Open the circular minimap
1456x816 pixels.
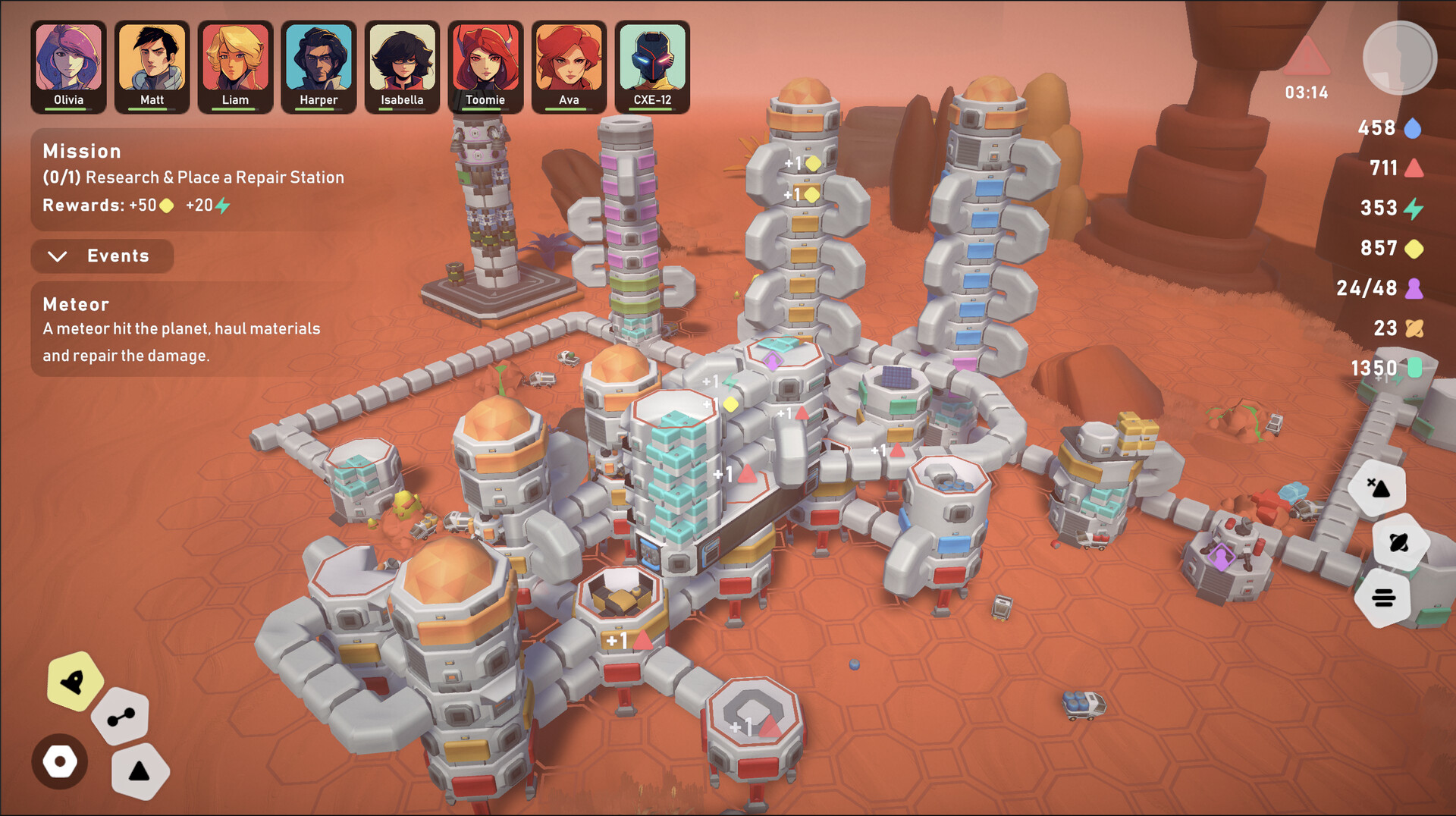1399,57
